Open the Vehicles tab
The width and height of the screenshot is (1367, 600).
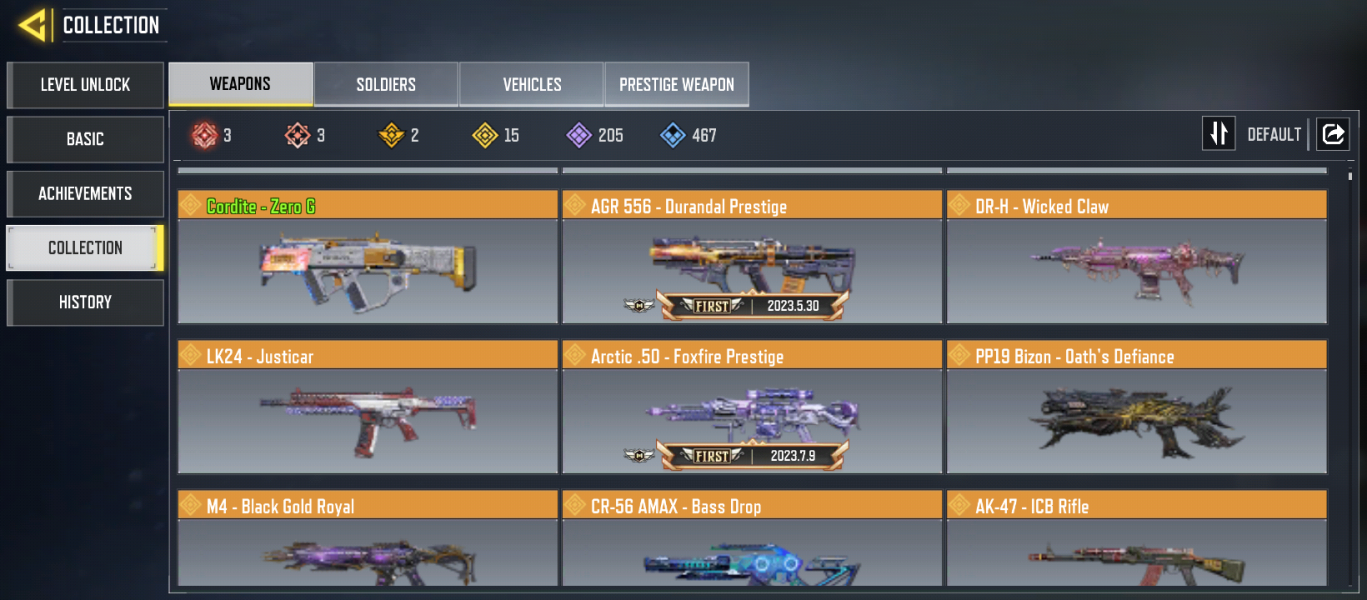click(x=531, y=84)
